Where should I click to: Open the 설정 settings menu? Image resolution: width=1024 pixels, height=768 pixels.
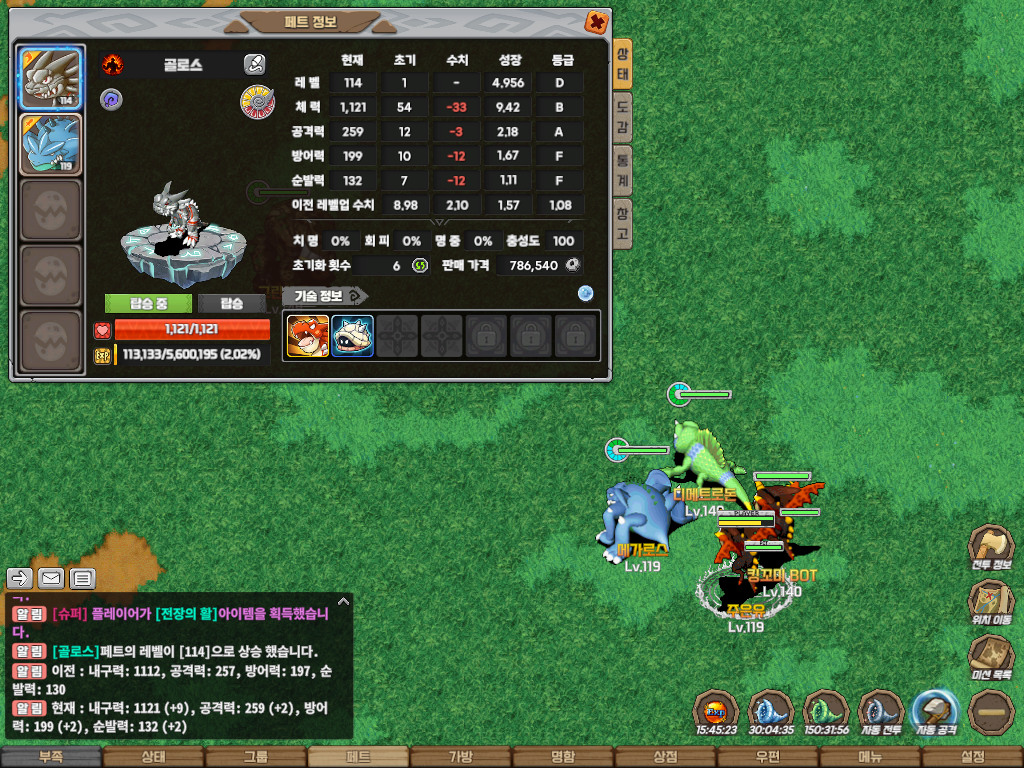pyautogui.click(x=971, y=757)
